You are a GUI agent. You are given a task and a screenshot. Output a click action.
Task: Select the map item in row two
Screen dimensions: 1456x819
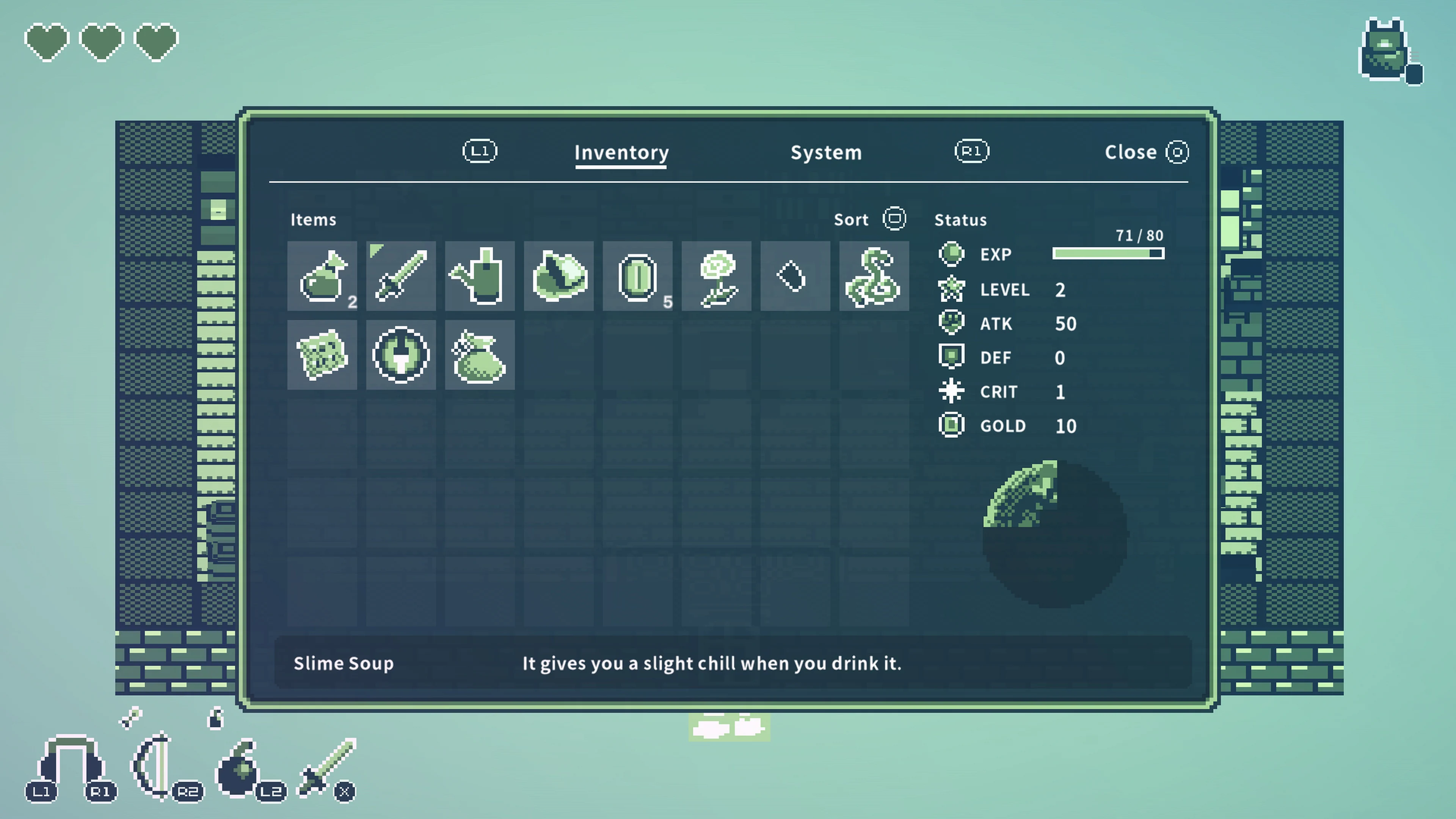(323, 355)
